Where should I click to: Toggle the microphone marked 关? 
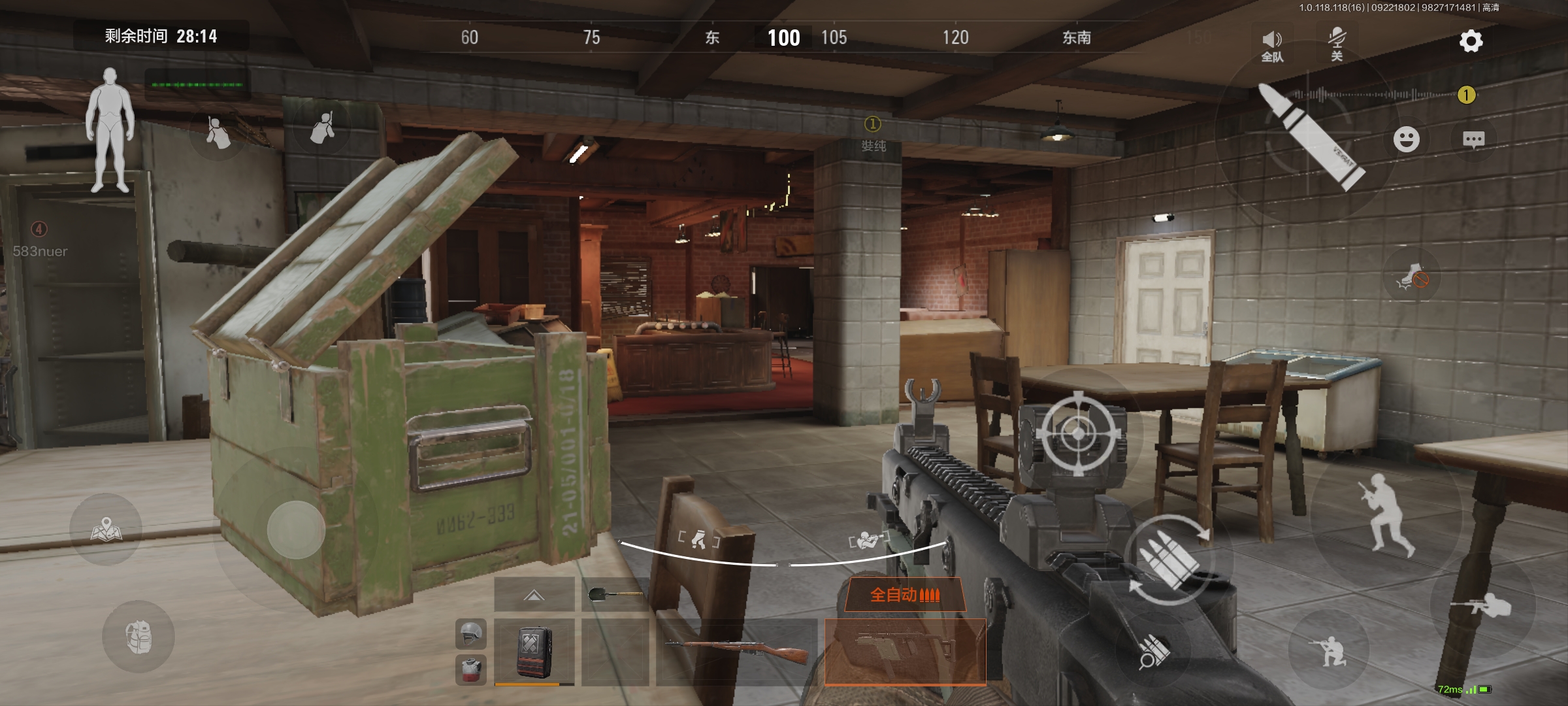(1337, 44)
